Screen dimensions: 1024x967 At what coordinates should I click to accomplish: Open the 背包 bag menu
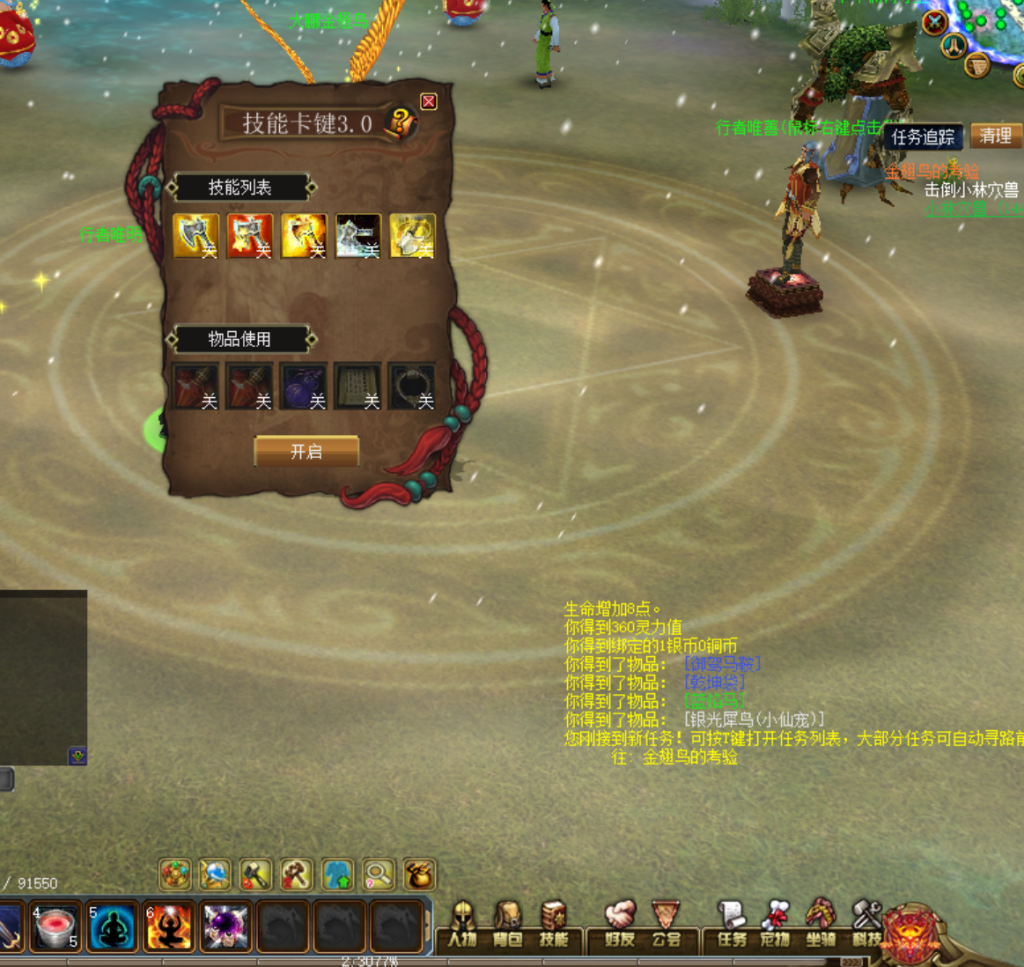pyautogui.click(x=508, y=925)
